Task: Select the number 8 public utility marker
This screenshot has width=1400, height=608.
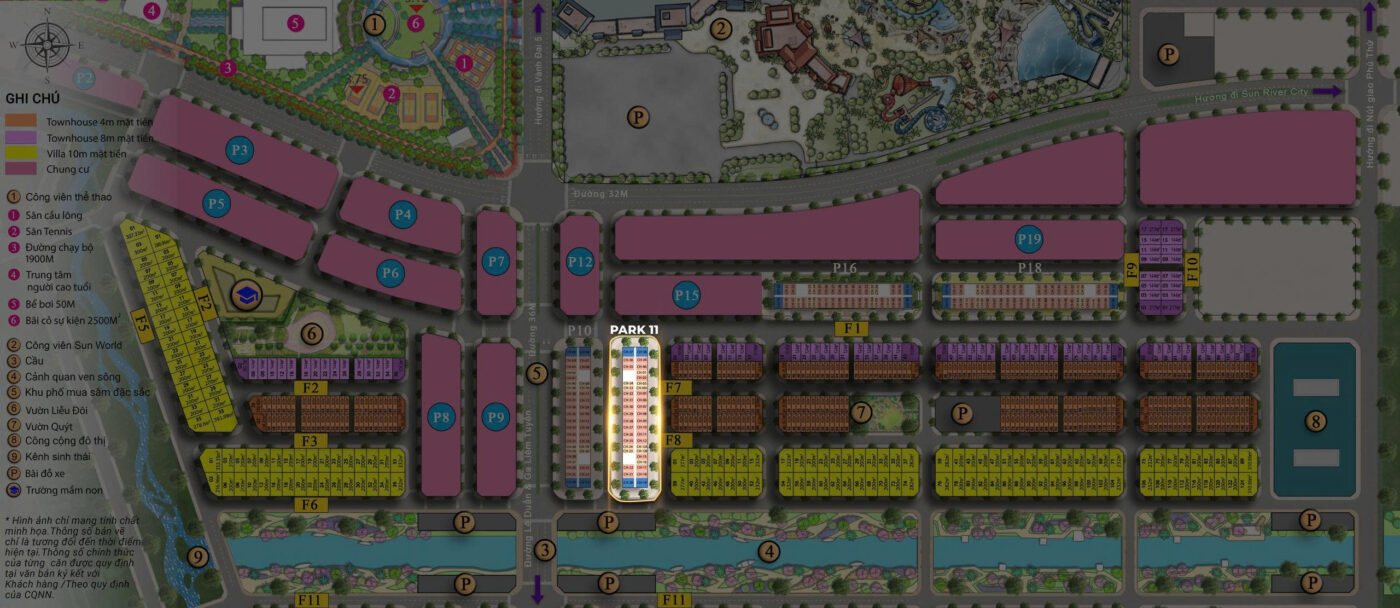Action: 1315,421
